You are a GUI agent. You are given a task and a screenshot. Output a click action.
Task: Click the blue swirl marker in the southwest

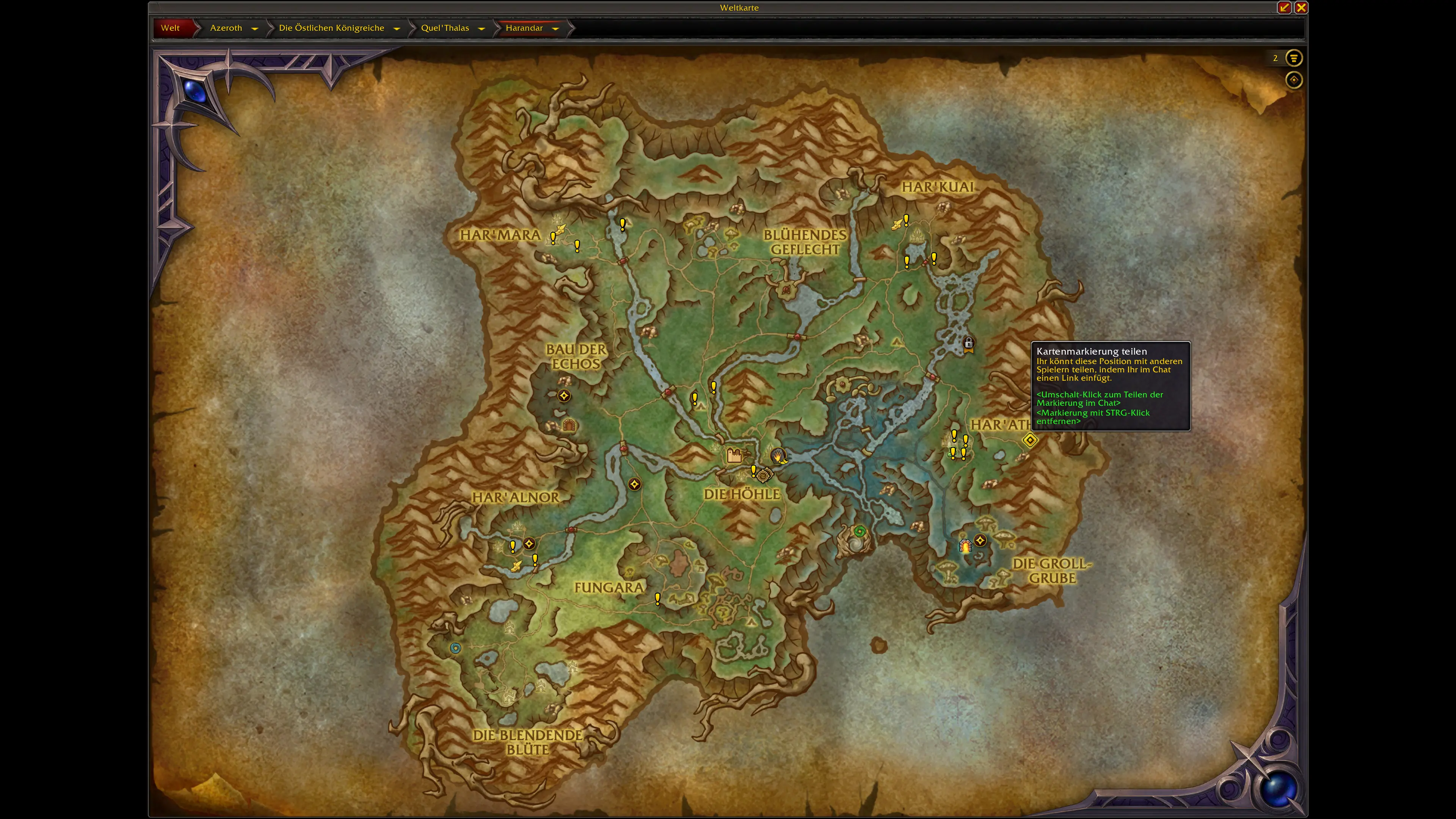[x=455, y=648]
